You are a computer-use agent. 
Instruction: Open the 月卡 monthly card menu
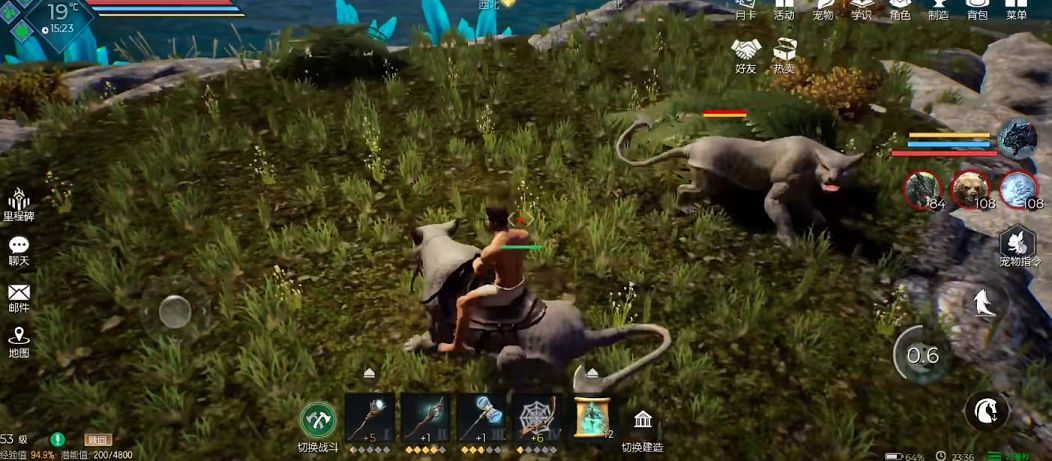coord(745,8)
